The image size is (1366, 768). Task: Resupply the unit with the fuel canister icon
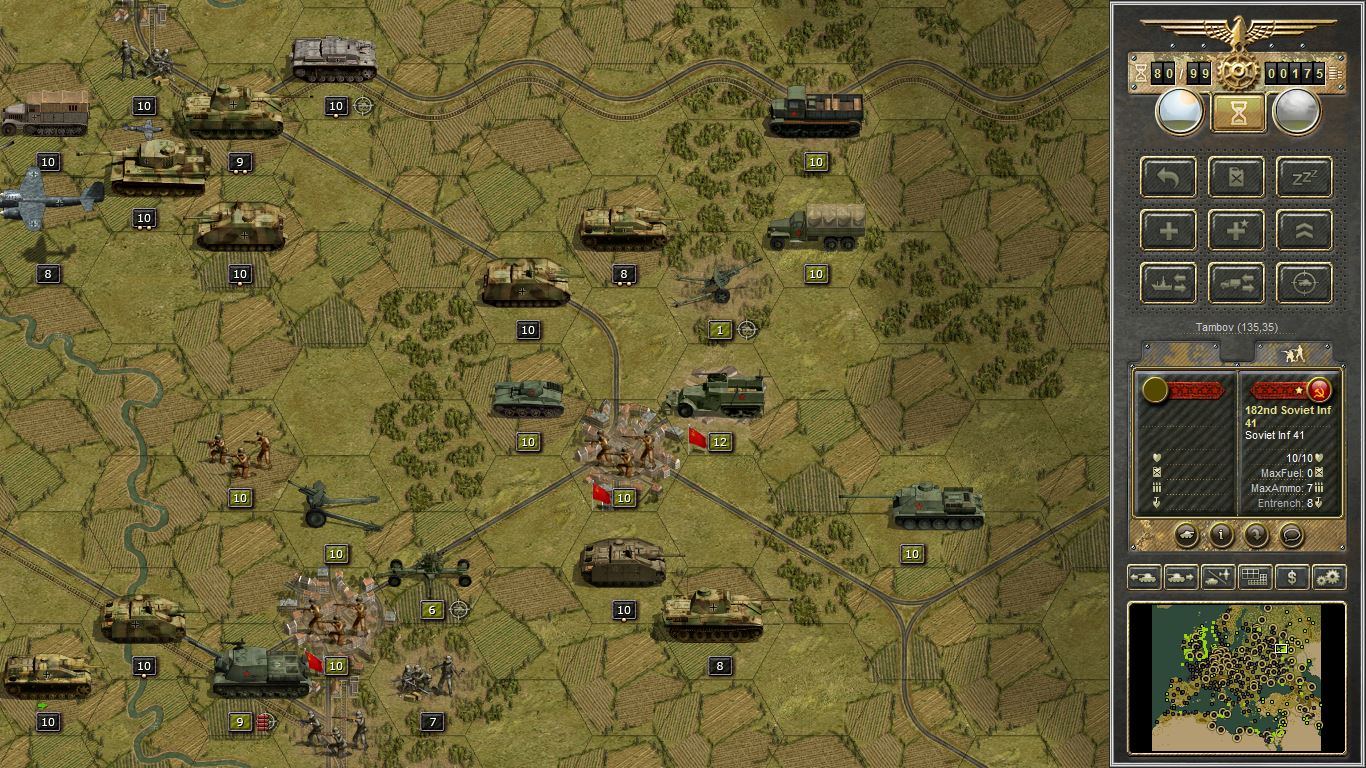click(1236, 177)
